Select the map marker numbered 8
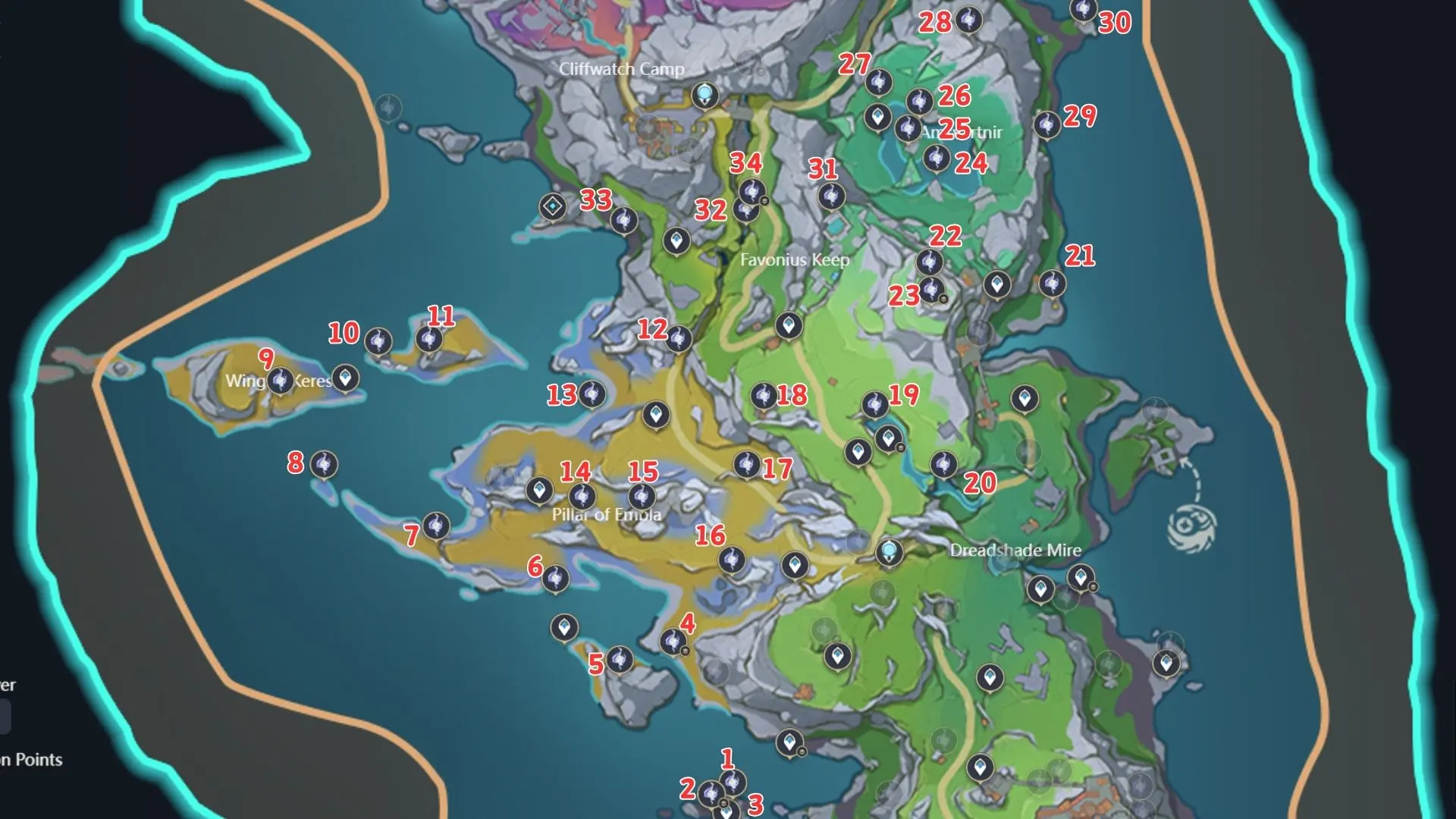Screen dimensions: 1456x819 [x=324, y=464]
